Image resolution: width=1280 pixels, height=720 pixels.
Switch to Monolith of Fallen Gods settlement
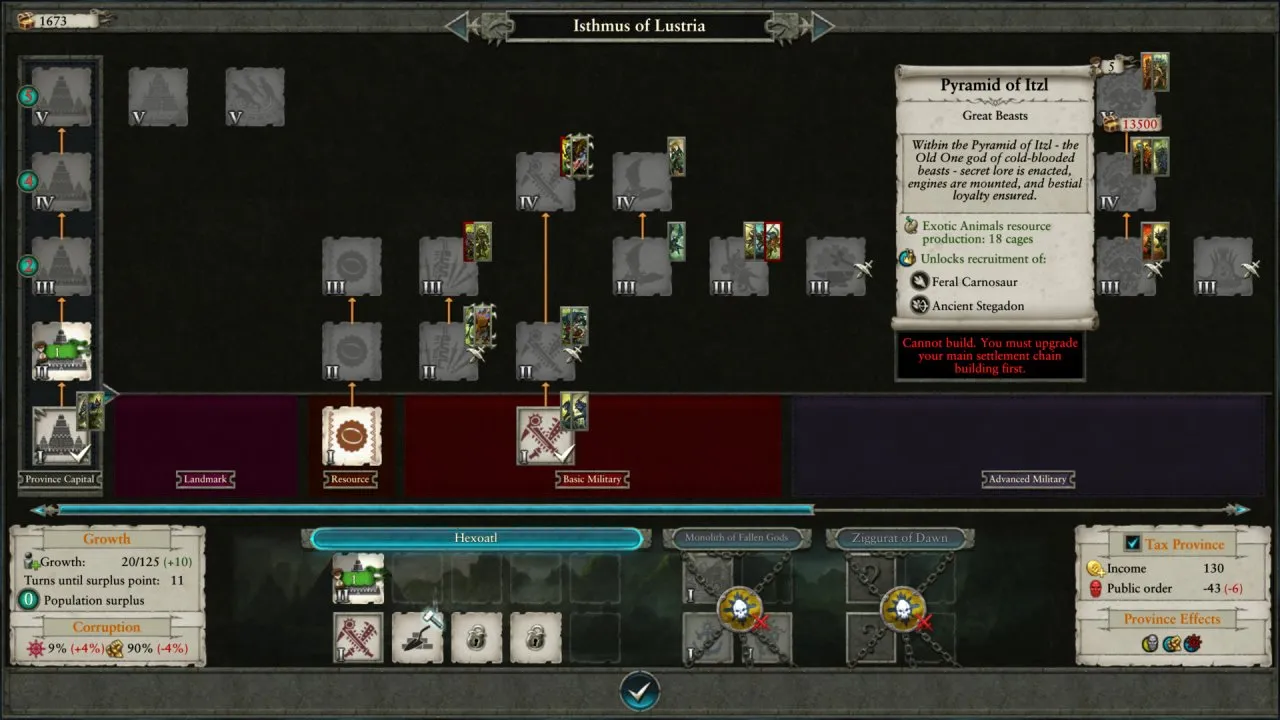pos(736,538)
